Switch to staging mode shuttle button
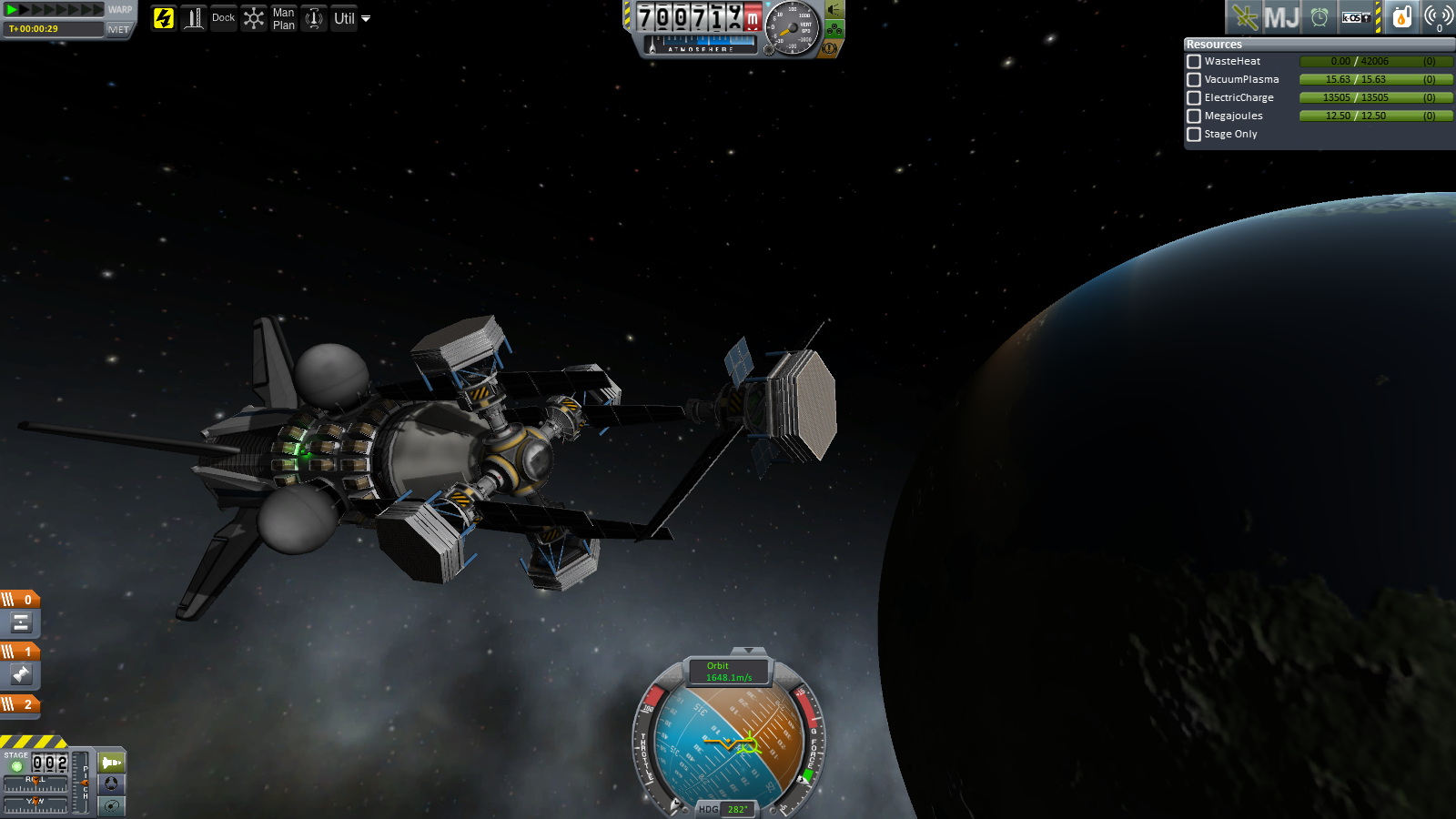Viewport: 1456px width, 819px height. (111, 762)
